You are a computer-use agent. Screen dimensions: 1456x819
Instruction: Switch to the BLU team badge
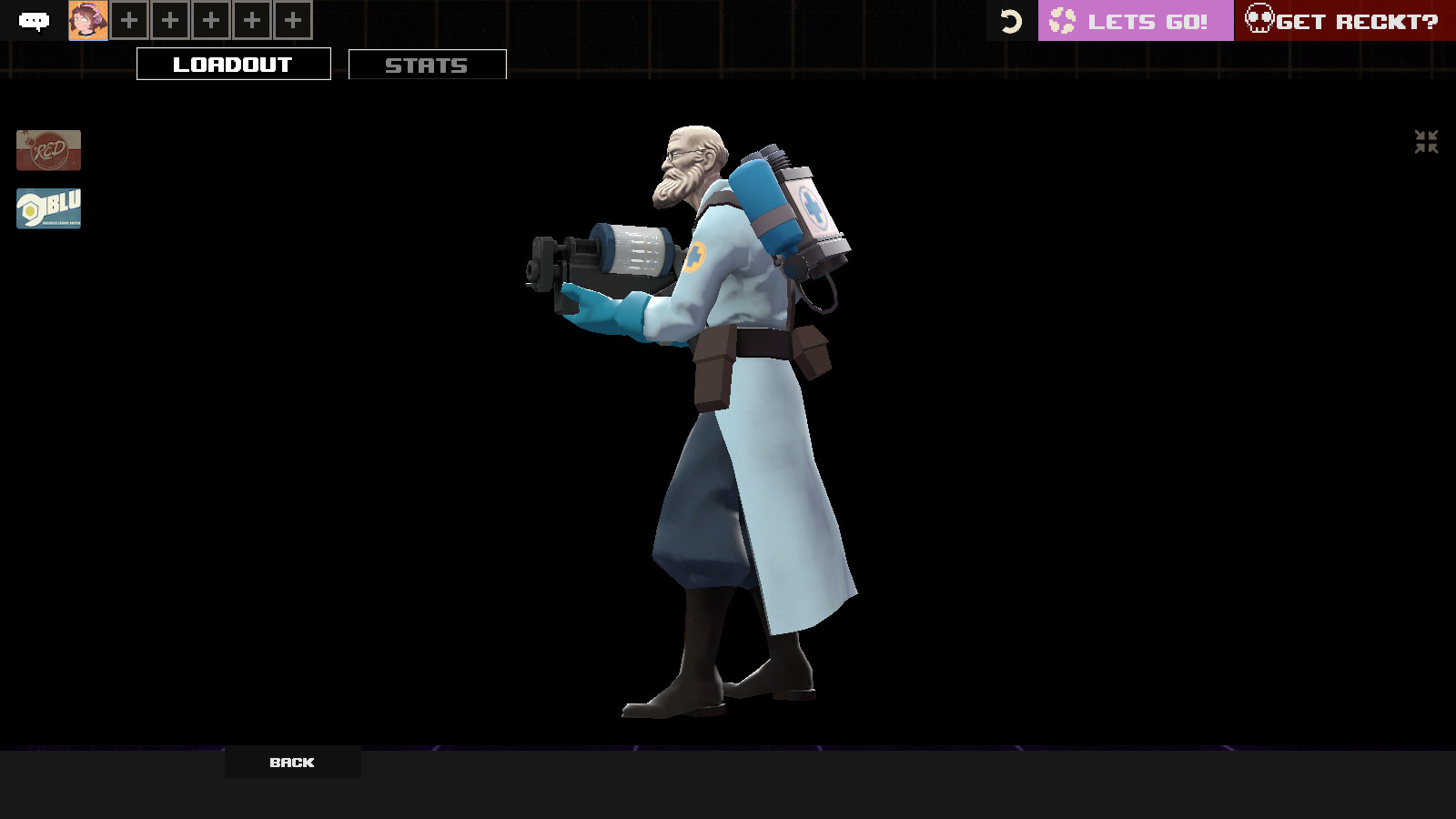point(47,207)
